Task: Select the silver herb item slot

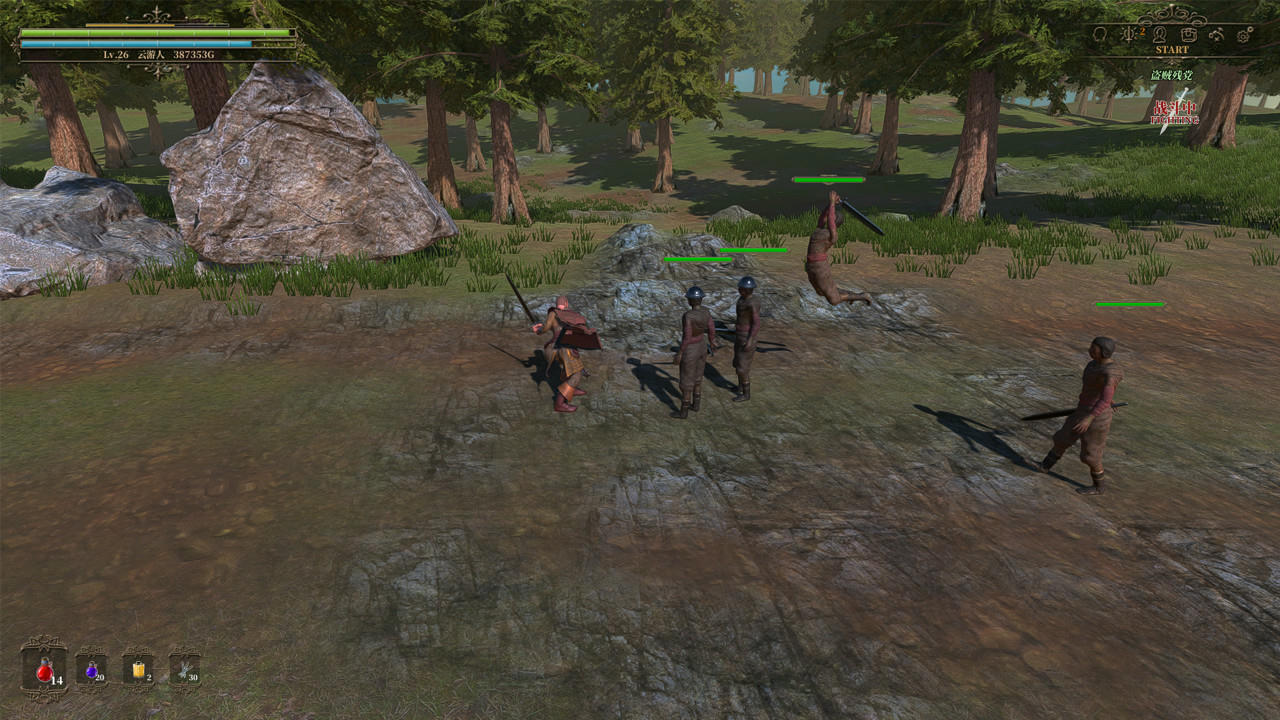Action: click(184, 670)
